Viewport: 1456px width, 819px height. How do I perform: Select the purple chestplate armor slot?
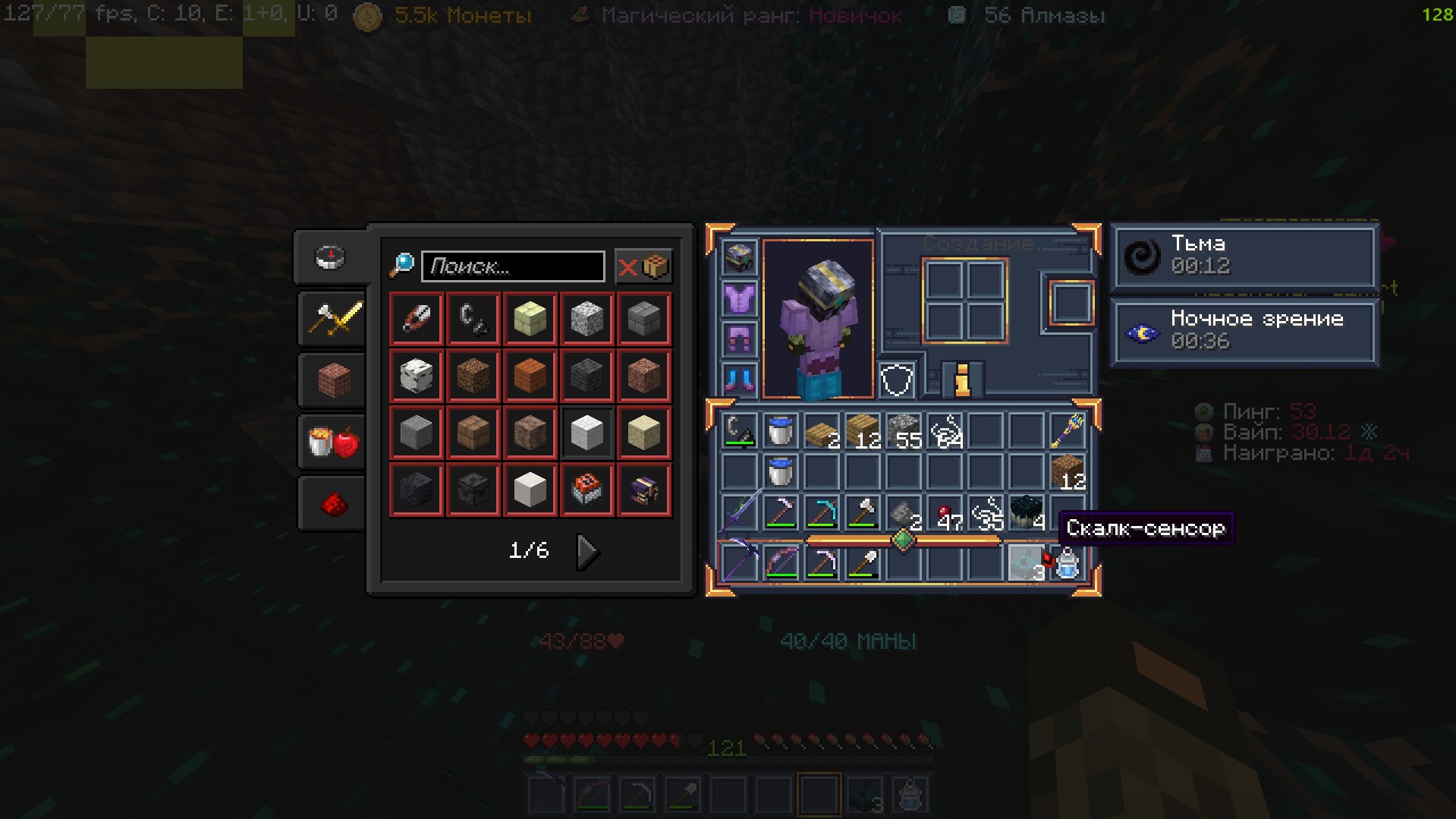(739, 298)
